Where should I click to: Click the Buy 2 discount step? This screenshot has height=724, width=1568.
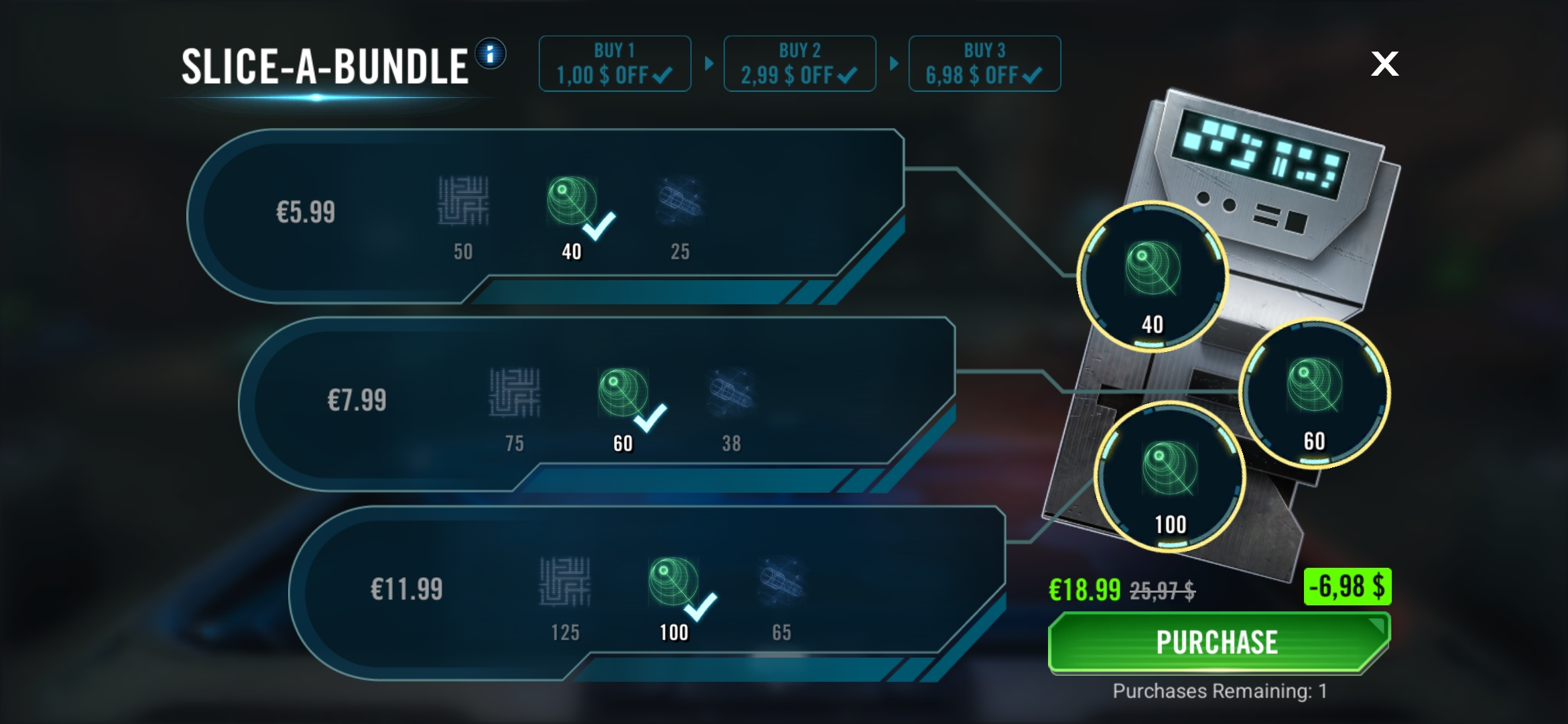pos(799,64)
